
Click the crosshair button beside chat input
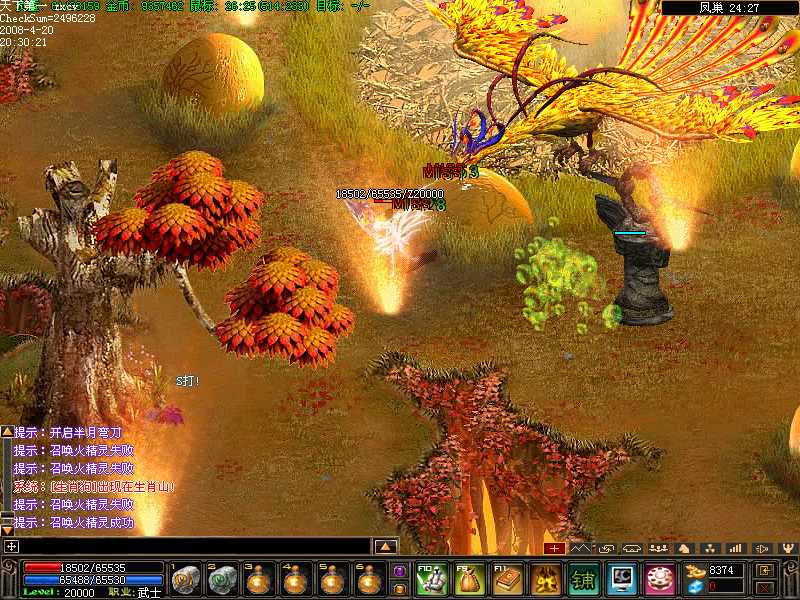click(x=10, y=547)
